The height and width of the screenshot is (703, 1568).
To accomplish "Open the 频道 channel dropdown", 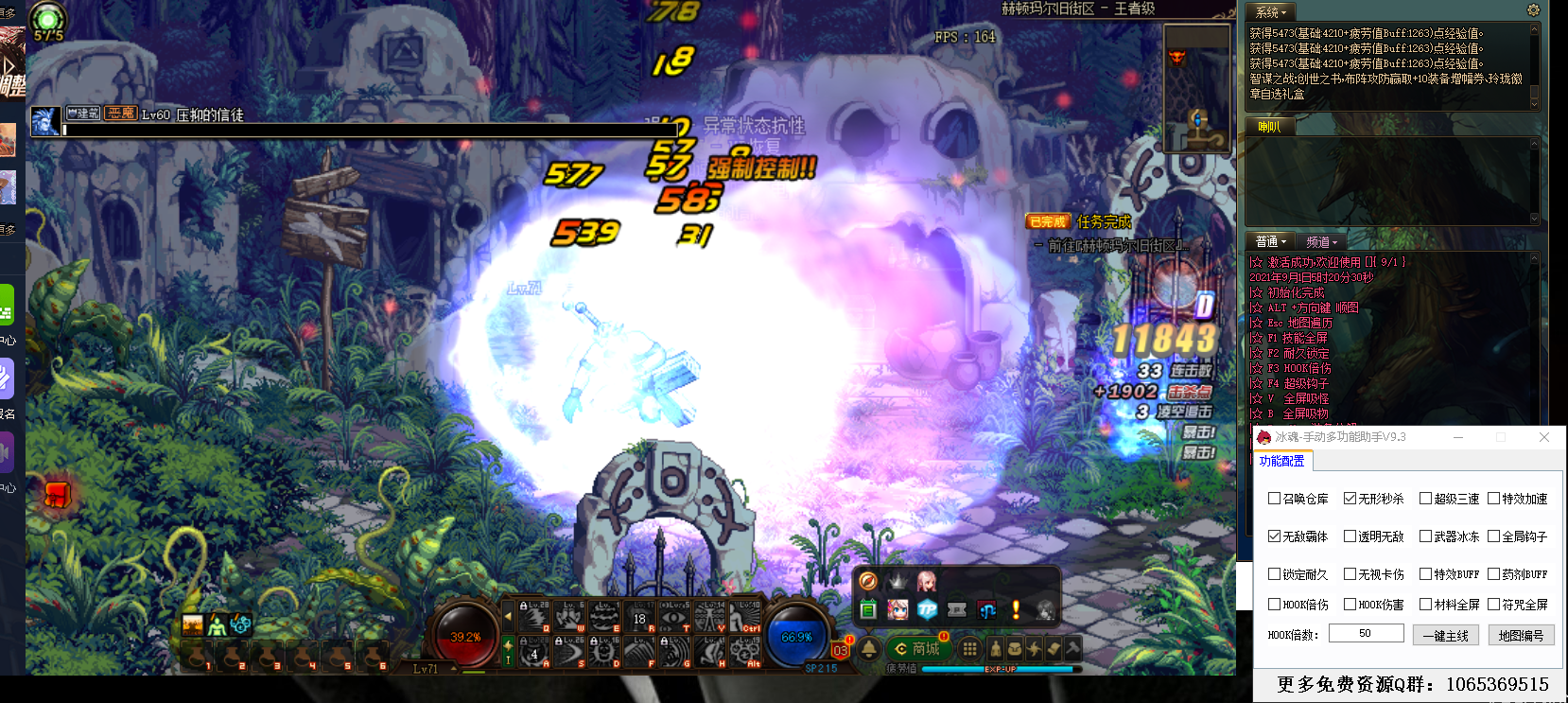I will pyautogui.click(x=1321, y=241).
